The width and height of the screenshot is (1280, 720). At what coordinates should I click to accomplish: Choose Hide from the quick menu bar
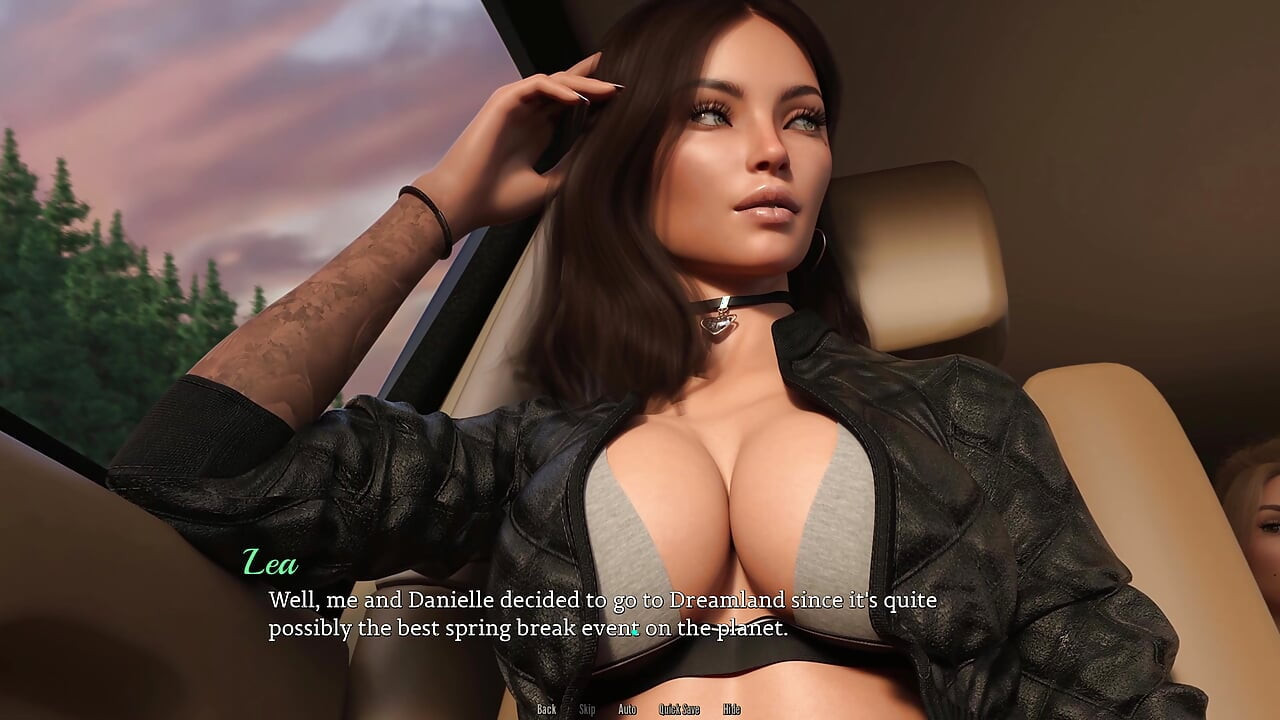pos(731,709)
